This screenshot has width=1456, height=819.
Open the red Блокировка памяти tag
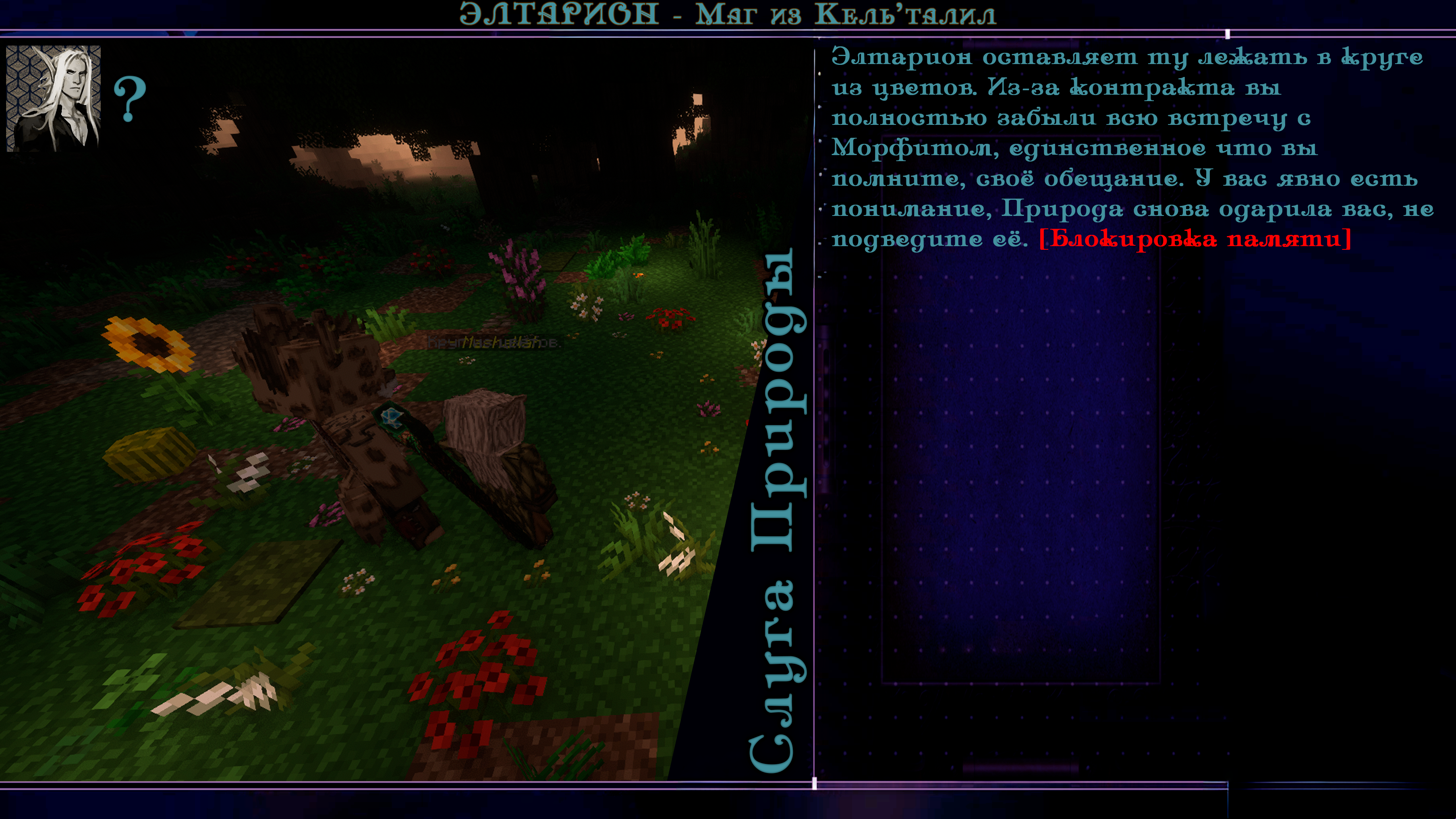pos(1195,240)
